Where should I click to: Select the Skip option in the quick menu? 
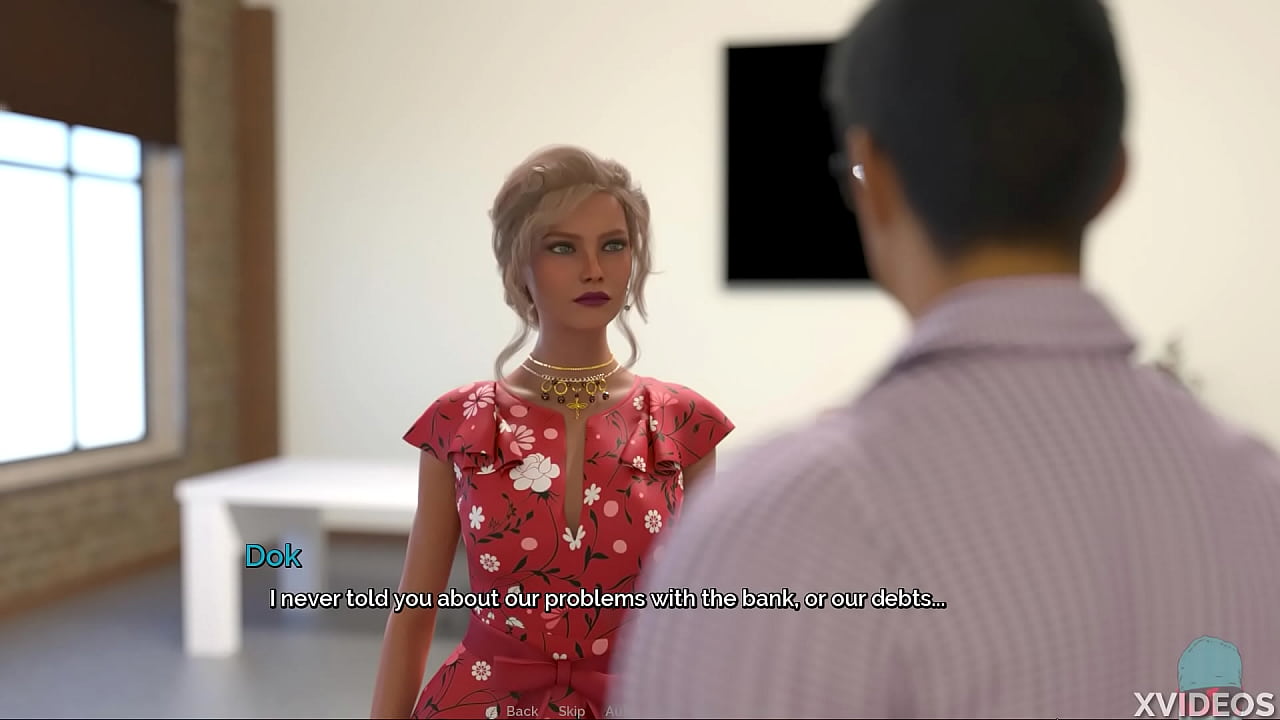[570, 711]
